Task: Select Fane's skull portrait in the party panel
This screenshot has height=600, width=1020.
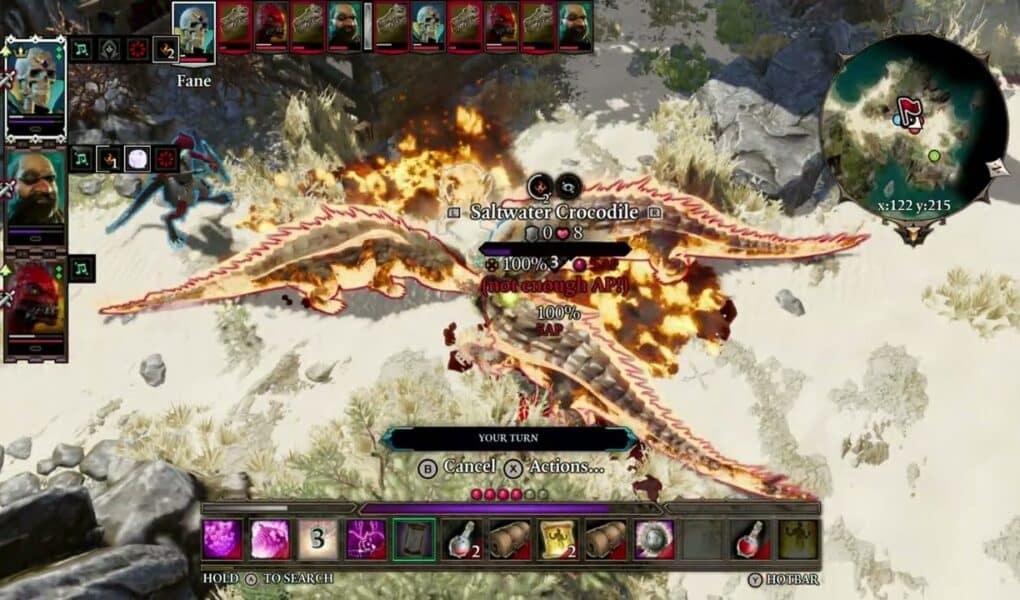Action: (x=36, y=88)
